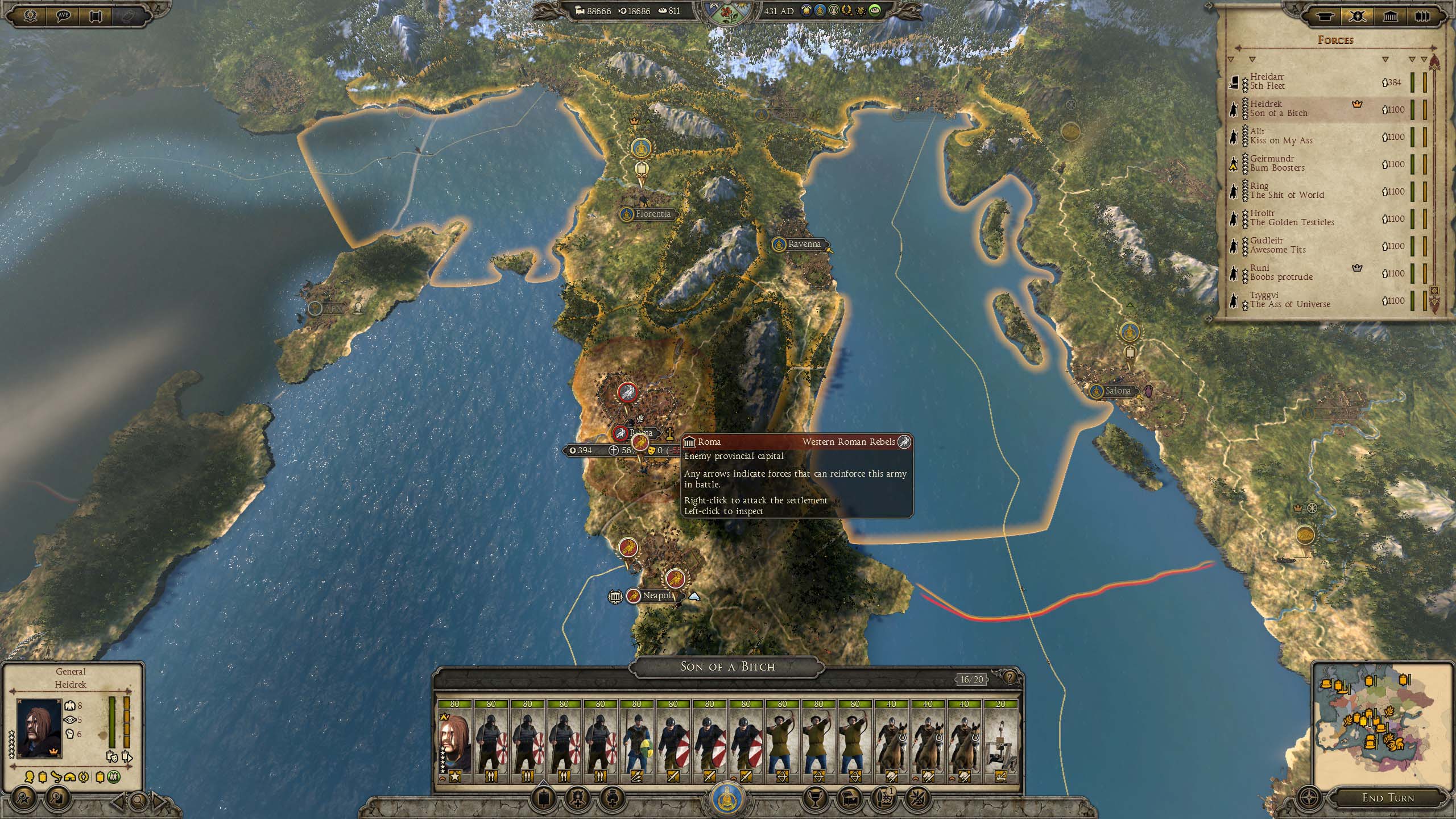Image resolution: width=1456 pixels, height=819 pixels.
Task: End the current turn
Action: pos(1388,798)
